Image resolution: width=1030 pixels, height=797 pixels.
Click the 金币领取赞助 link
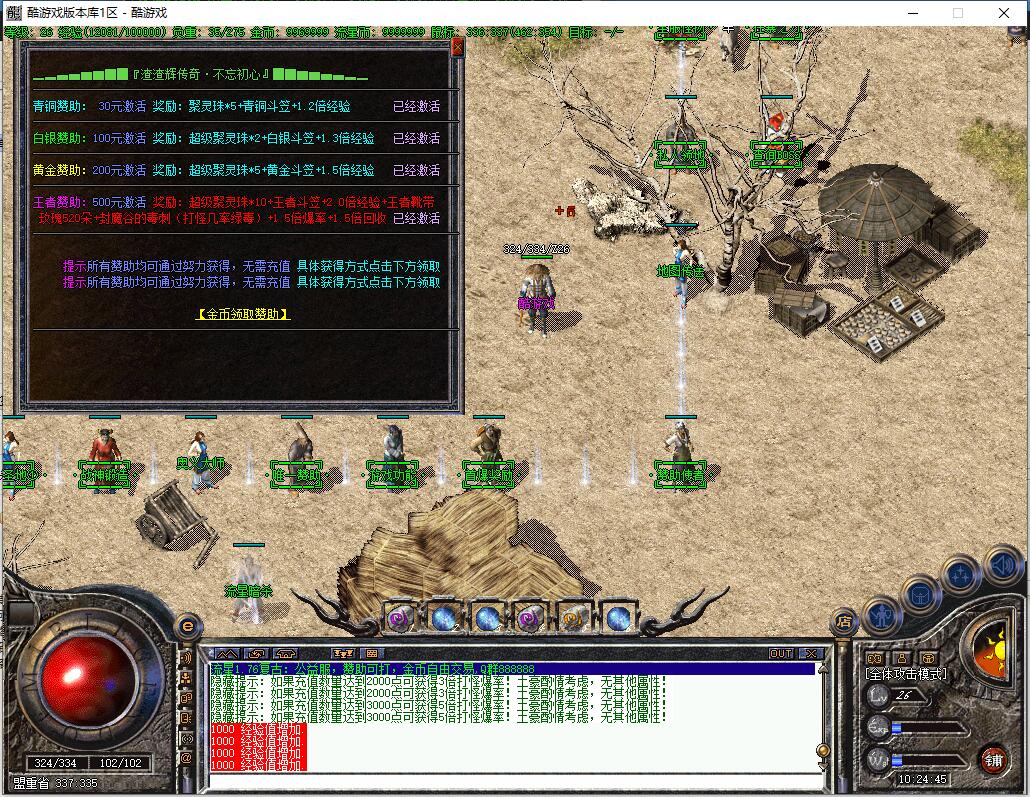[x=243, y=314]
